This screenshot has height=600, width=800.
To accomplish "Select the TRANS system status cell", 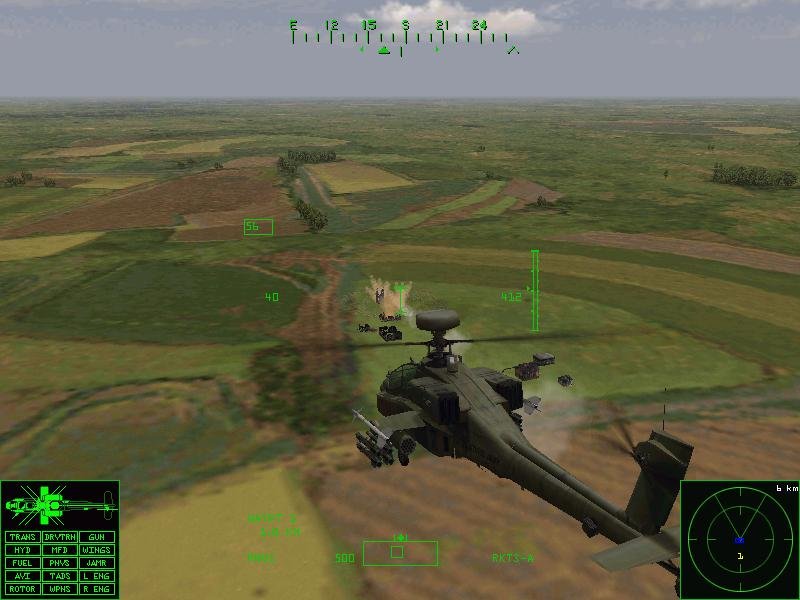I will [x=22, y=537].
